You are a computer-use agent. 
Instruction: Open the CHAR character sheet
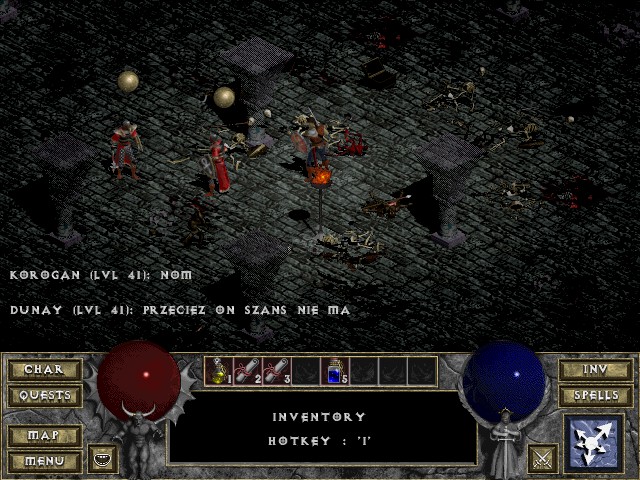[44, 370]
